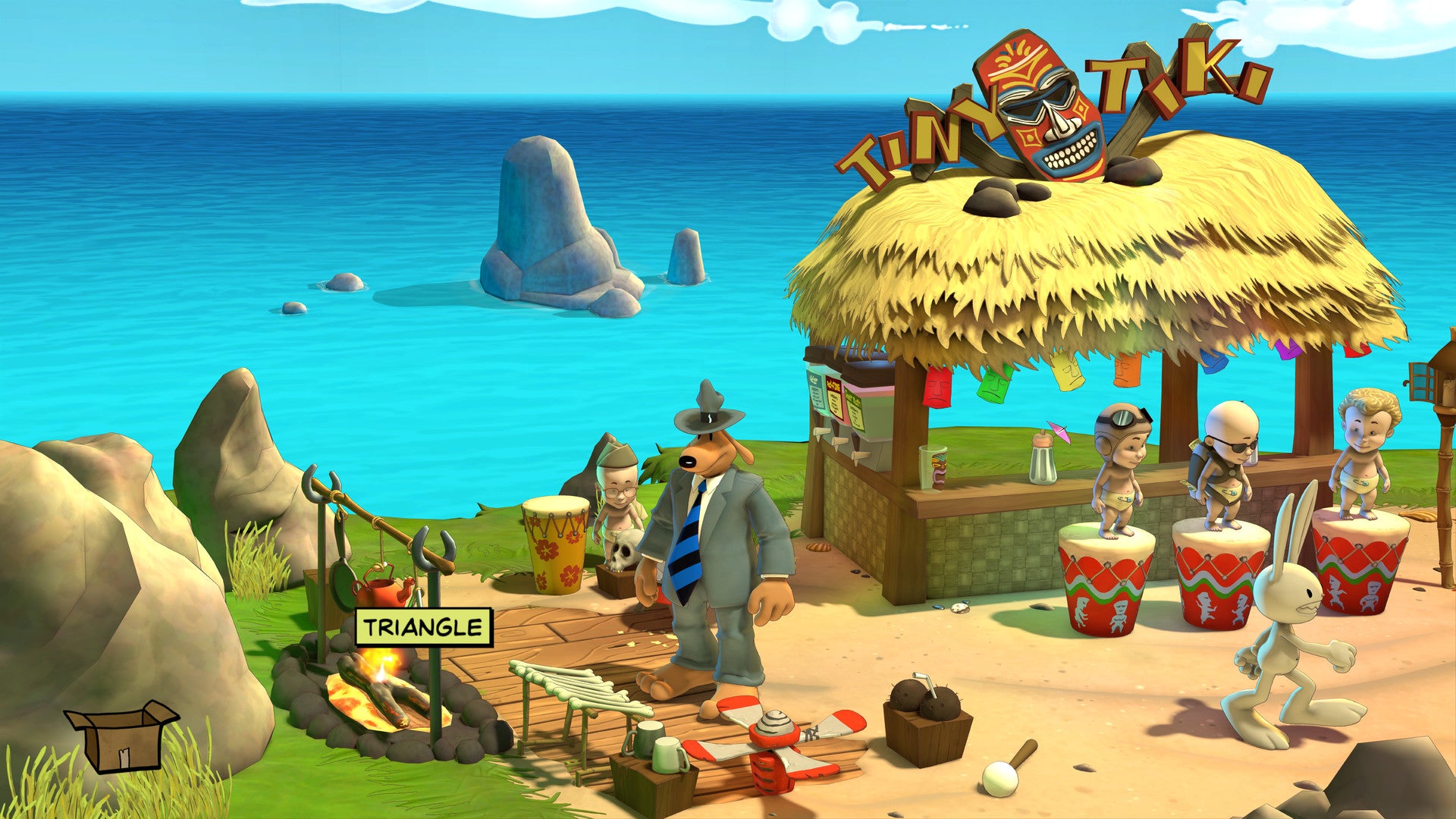Click the baby bottle on the counter
Image resolution: width=1456 pixels, height=819 pixels.
1042,460
